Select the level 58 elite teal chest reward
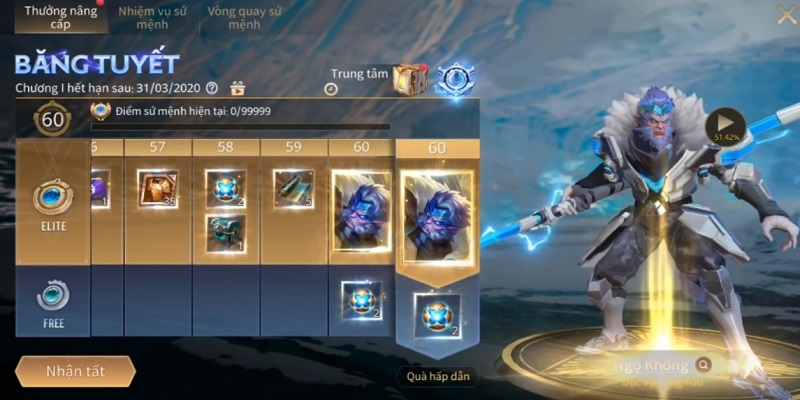 [x=226, y=233]
